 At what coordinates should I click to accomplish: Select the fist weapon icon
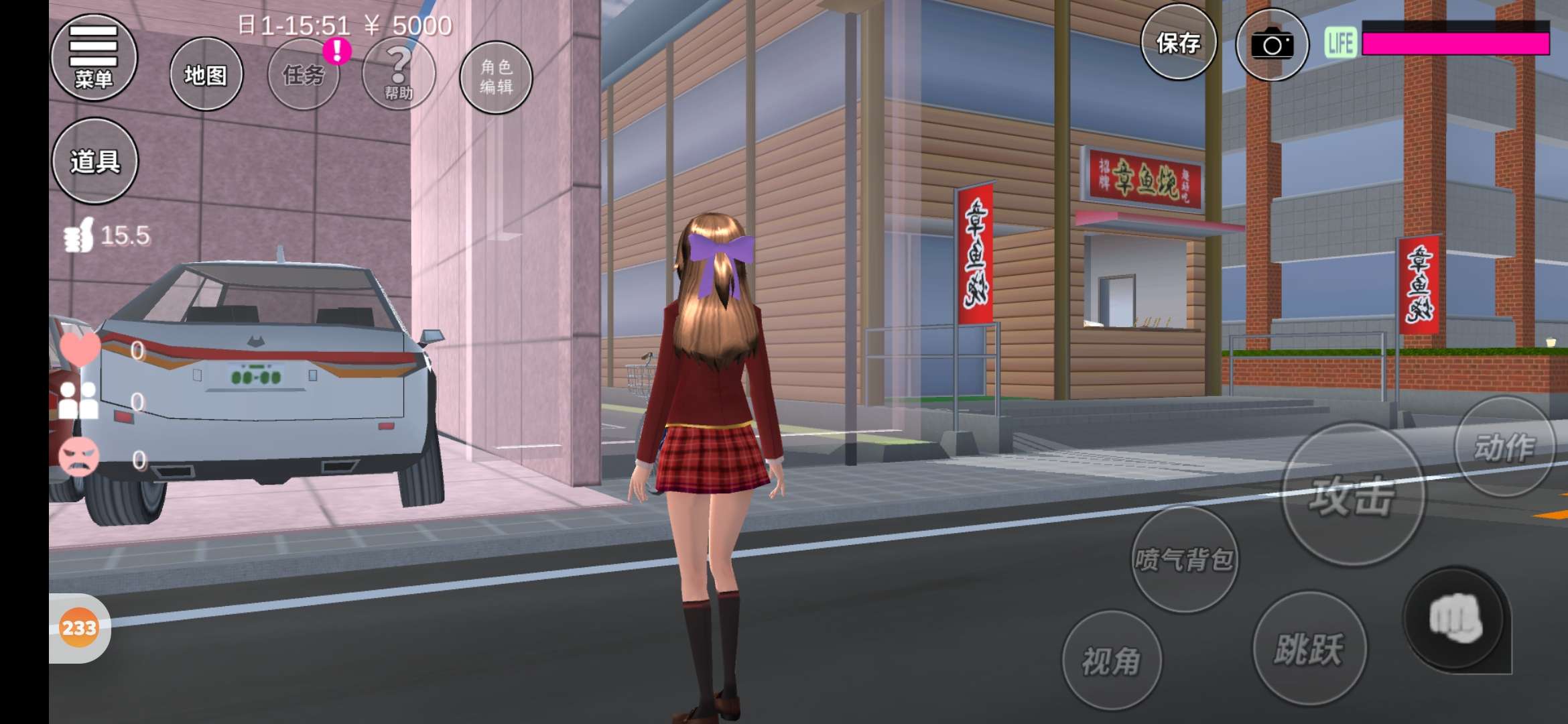click(x=1455, y=619)
